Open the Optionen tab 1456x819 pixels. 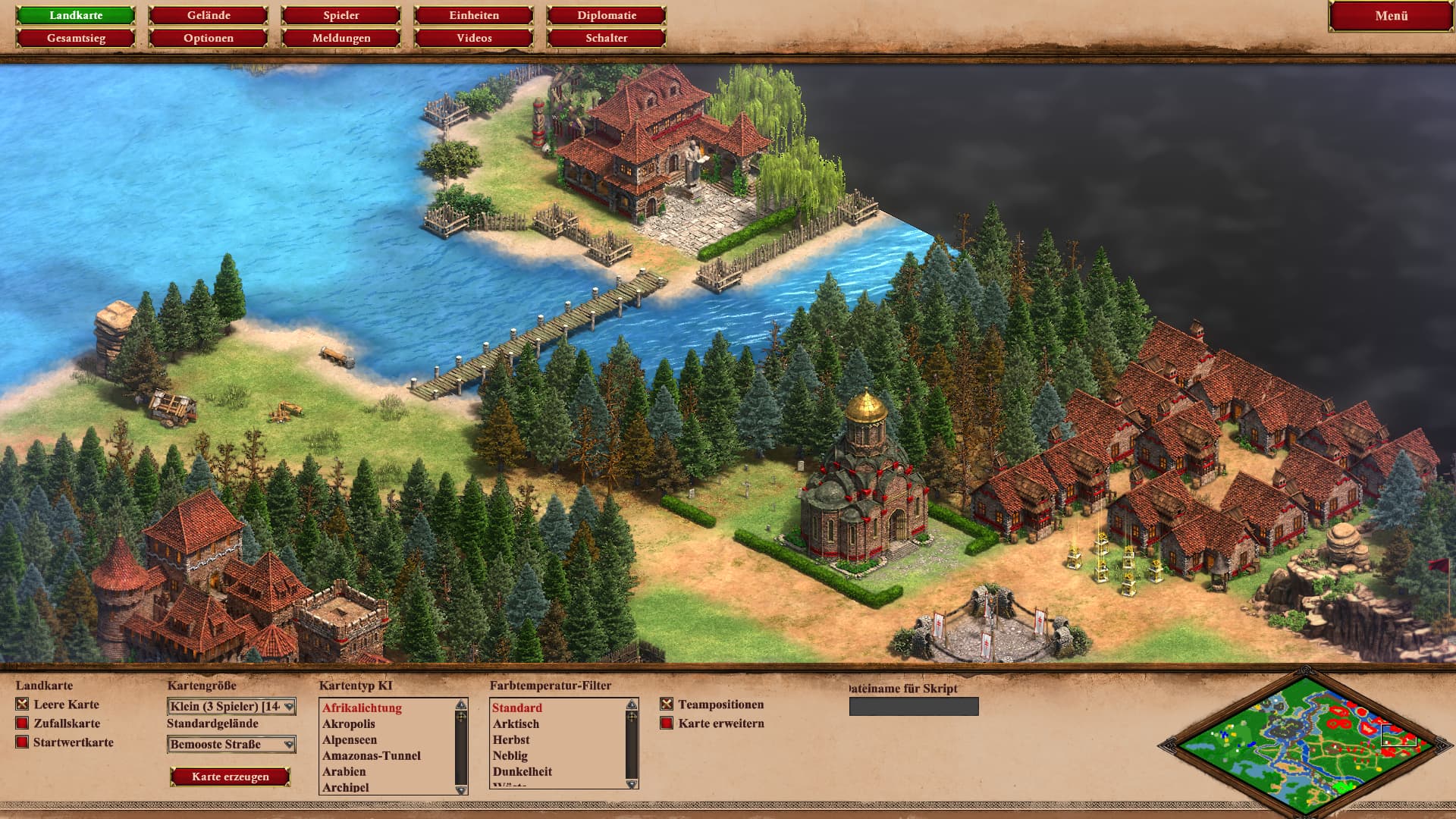tap(209, 38)
